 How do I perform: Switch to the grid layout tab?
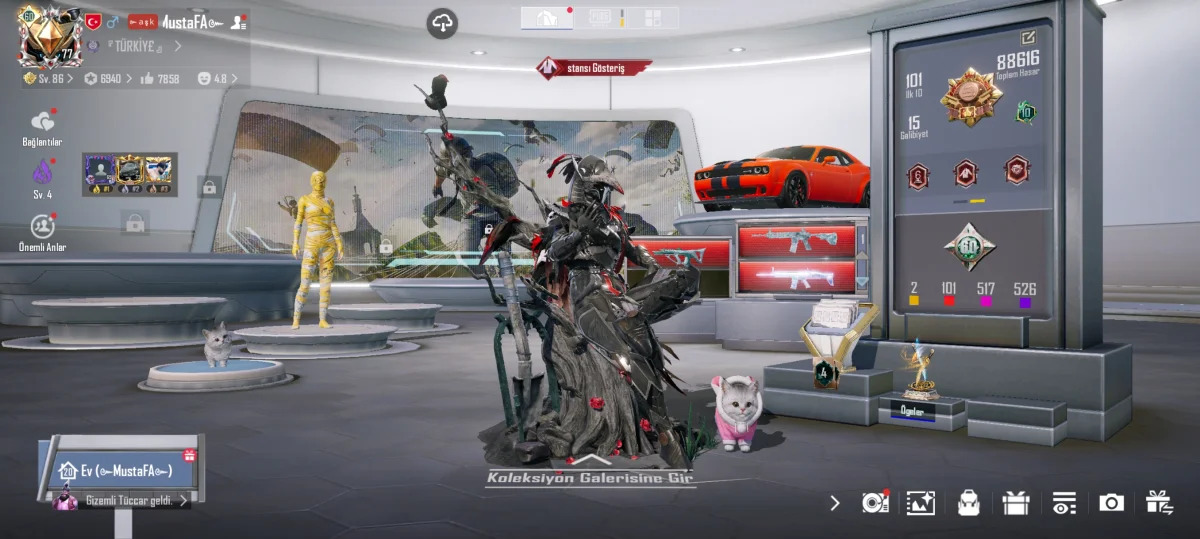coord(652,18)
